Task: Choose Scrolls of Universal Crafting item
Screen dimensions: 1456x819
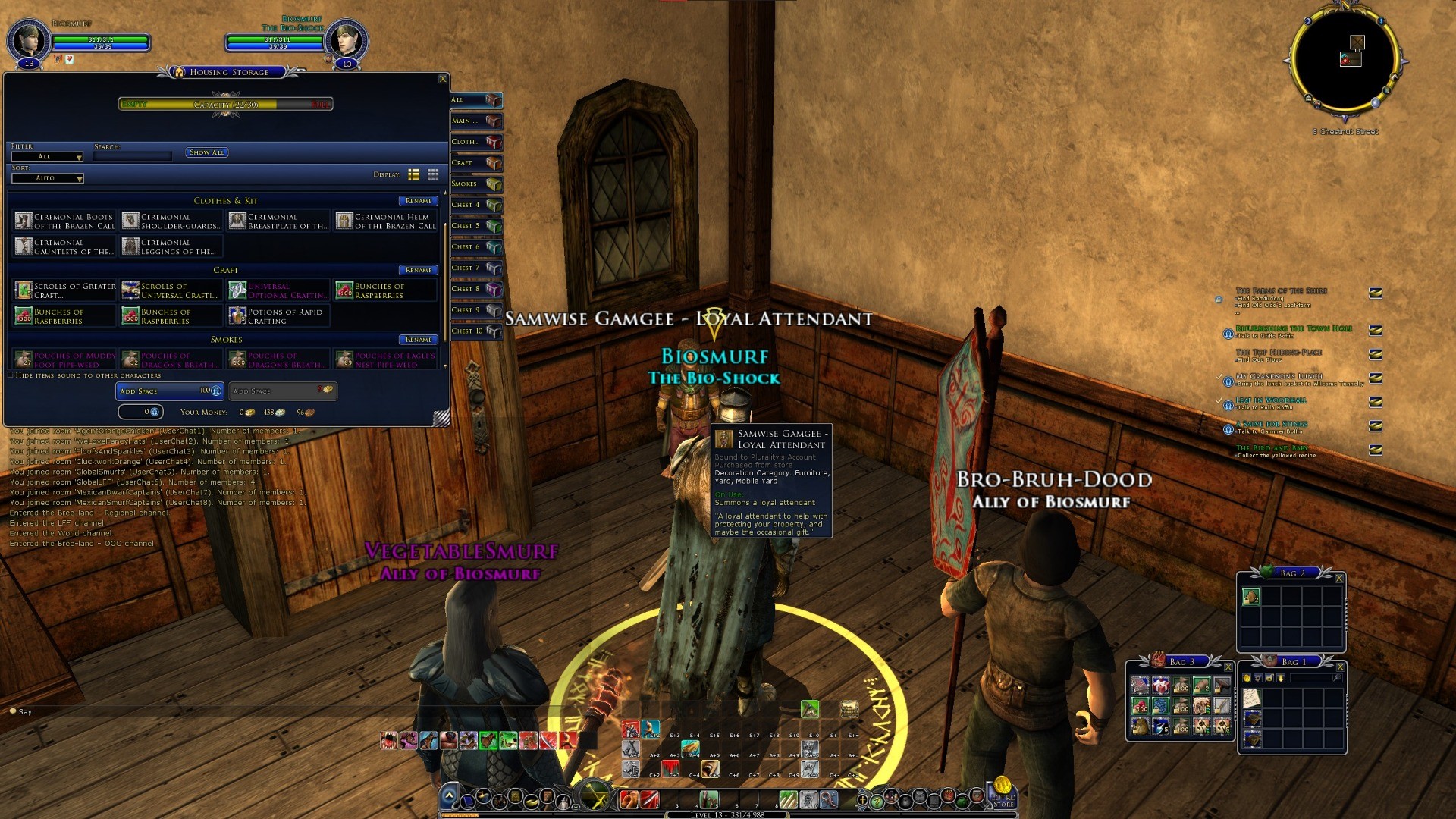Action: click(x=171, y=290)
